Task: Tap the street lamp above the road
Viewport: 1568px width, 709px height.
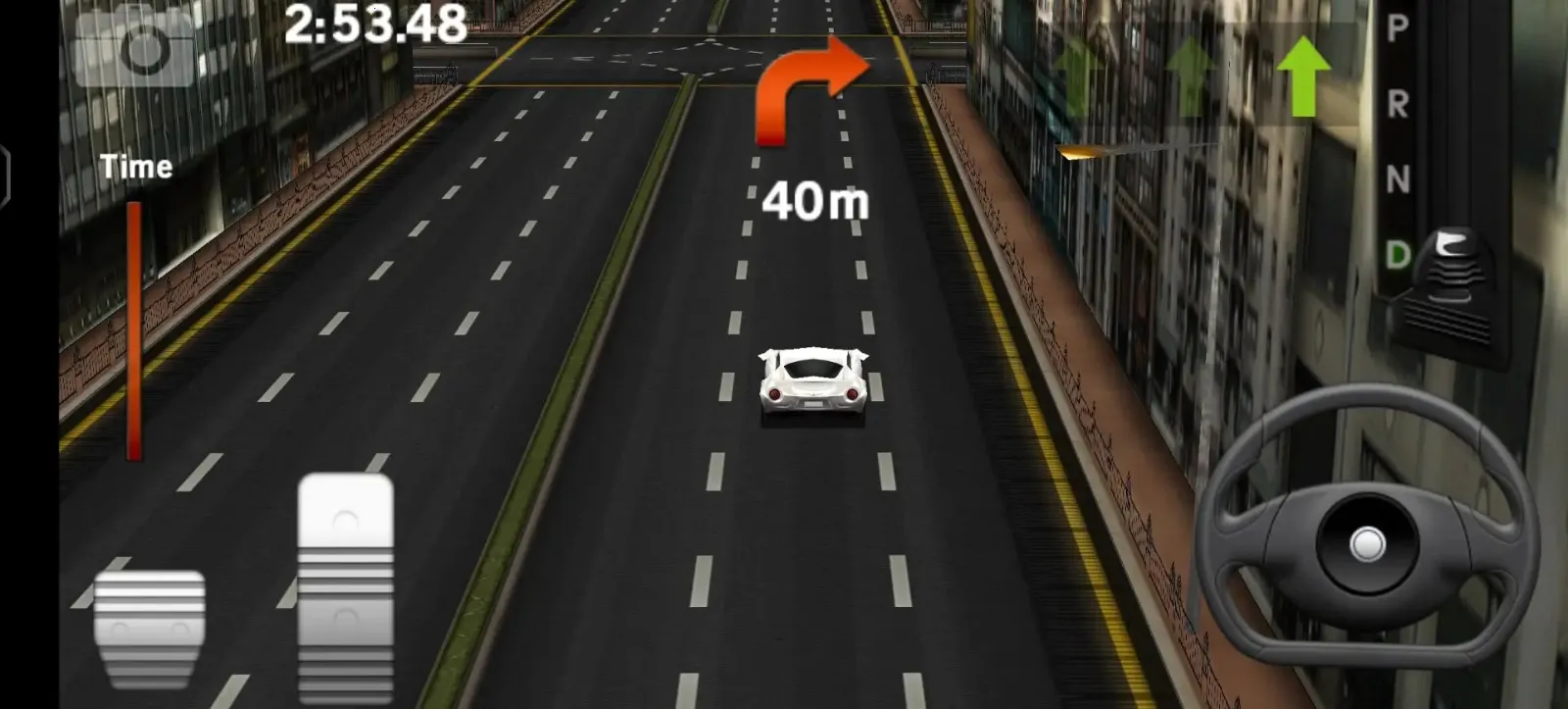Action: [x=1079, y=152]
